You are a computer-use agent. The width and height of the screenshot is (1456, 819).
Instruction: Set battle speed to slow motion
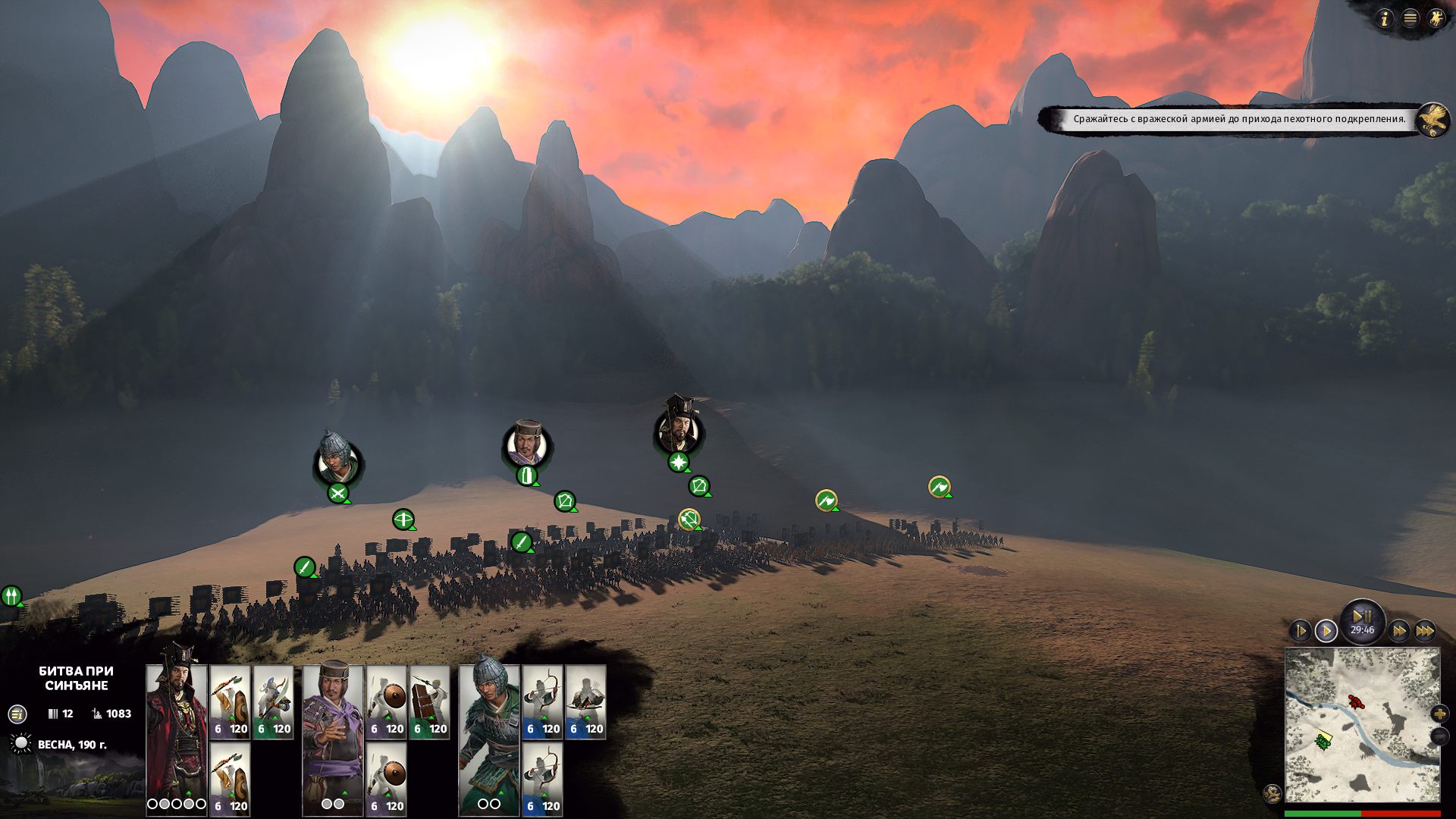[x=1300, y=630]
